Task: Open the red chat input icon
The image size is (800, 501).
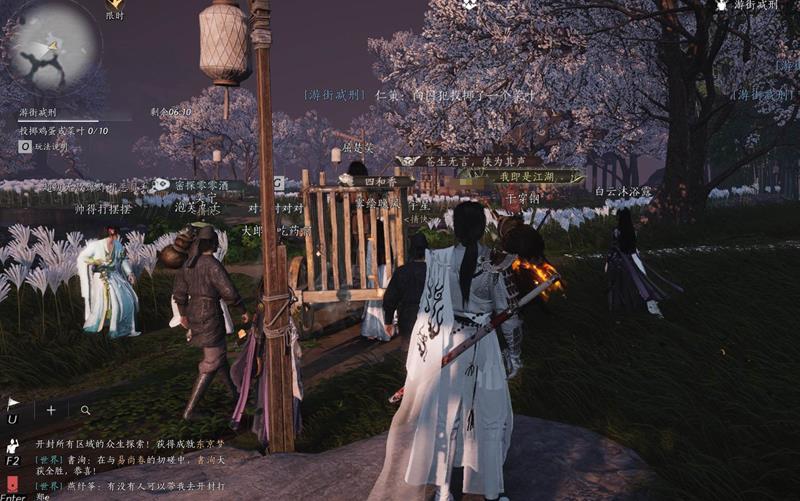Action: pyautogui.click(x=13, y=485)
